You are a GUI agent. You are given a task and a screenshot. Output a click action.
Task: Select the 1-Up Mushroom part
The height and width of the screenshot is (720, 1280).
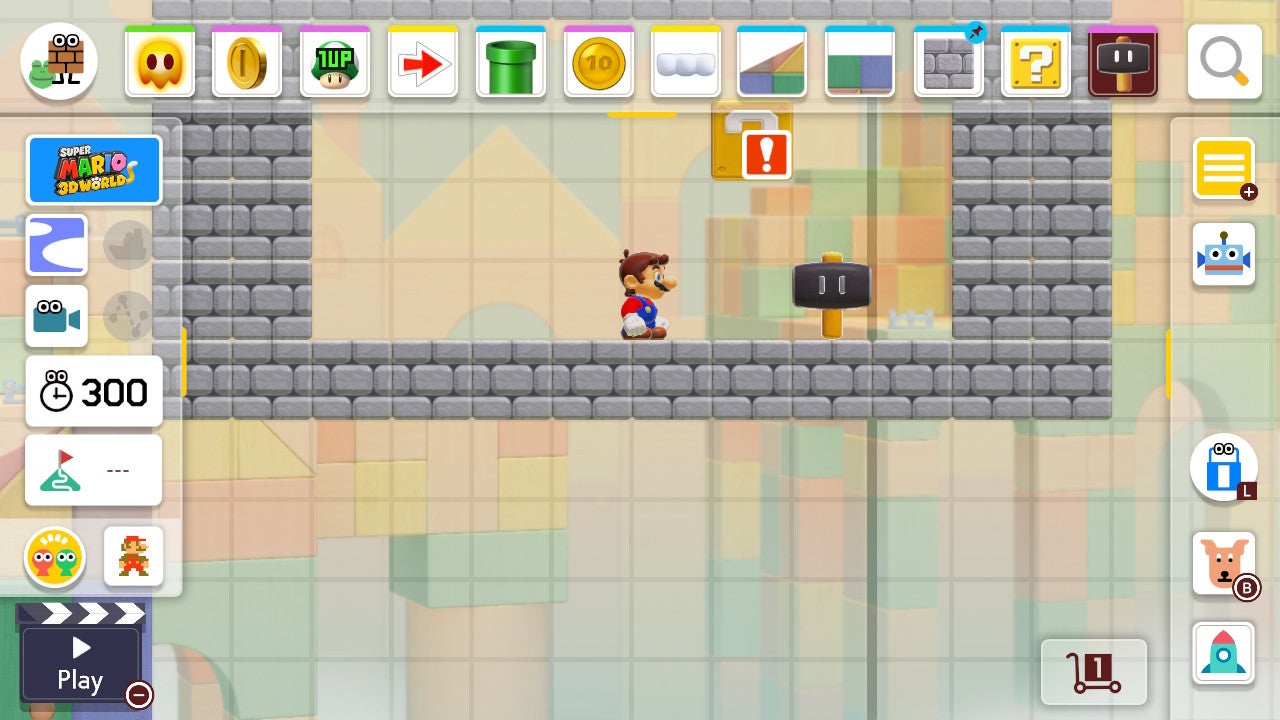[x=335, y=61]
